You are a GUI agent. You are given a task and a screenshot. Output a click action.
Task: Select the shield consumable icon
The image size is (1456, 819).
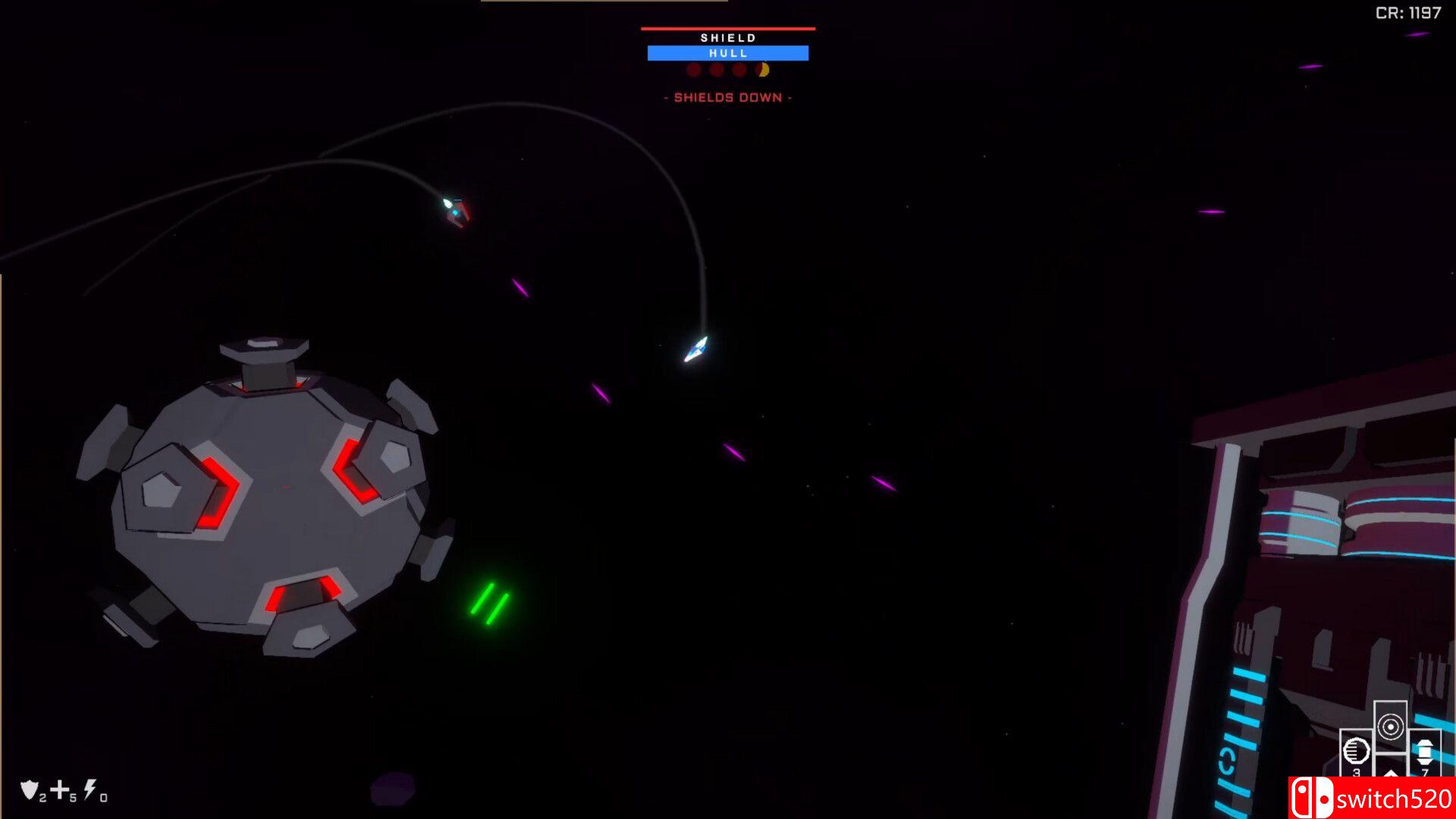point(29,791)
